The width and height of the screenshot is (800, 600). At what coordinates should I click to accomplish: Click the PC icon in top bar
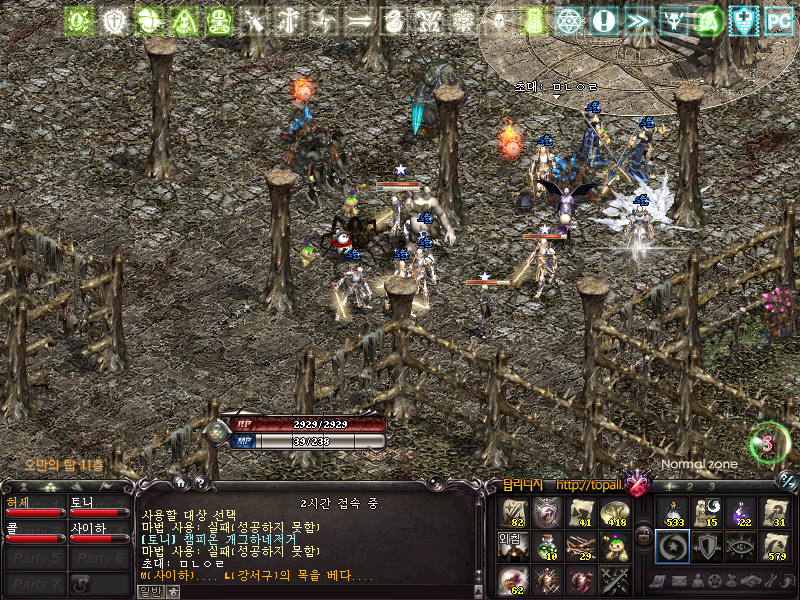(x=778, y=20)
